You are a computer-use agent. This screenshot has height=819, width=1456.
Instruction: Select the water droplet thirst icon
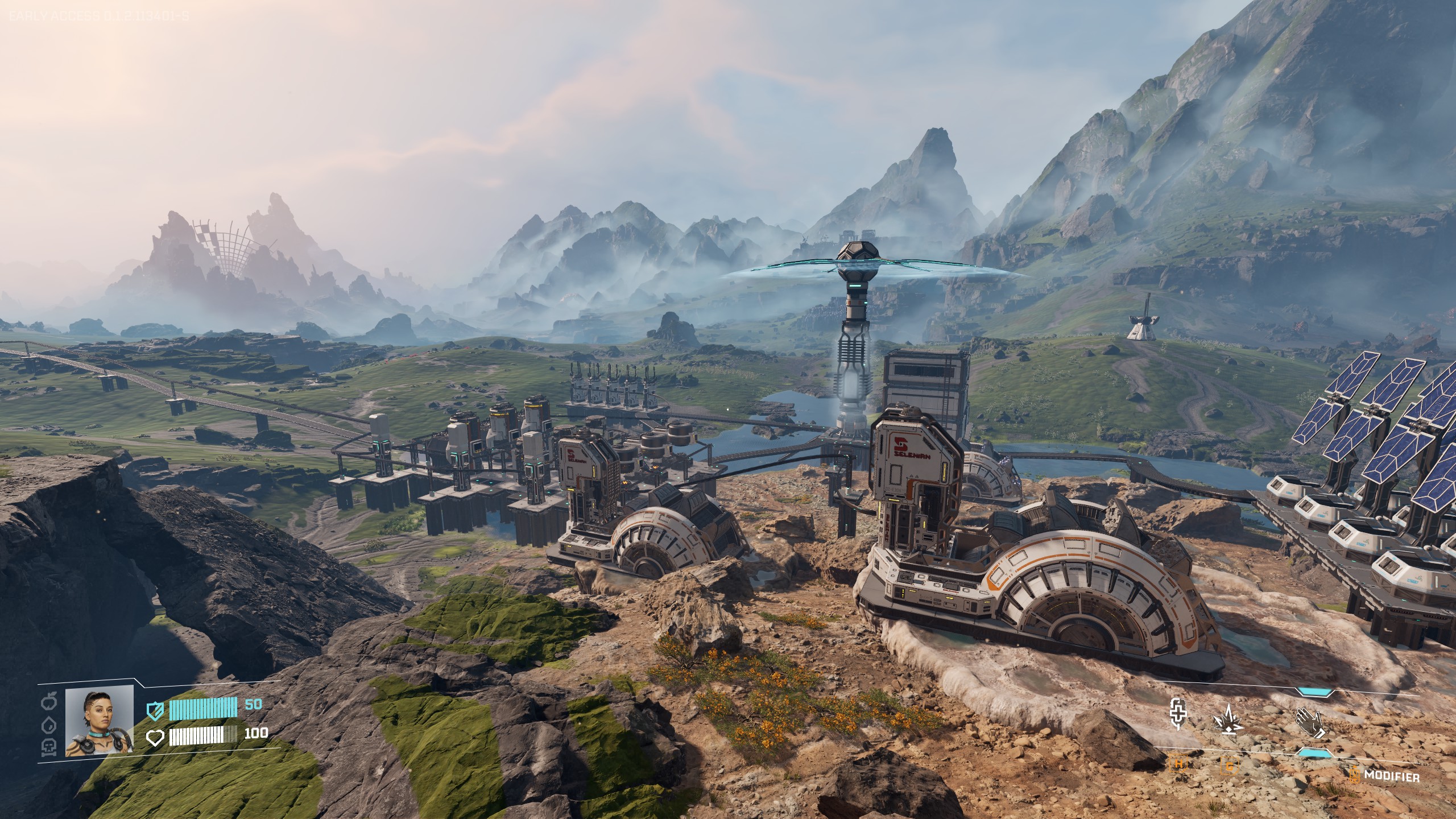[49, 725]
